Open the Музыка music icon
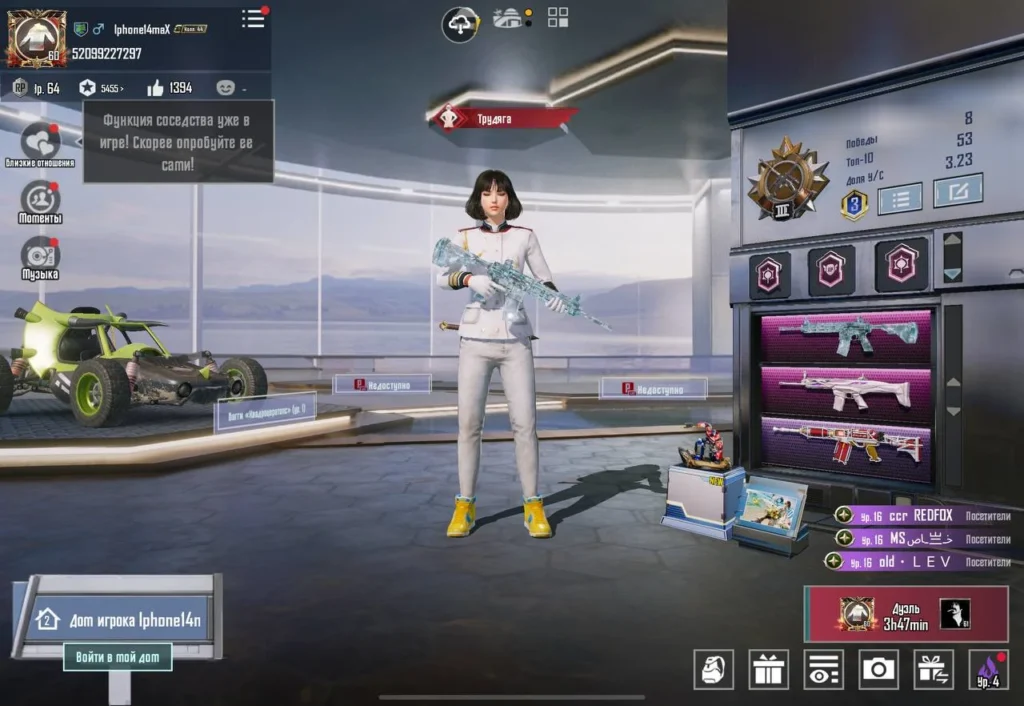Image resolution: width=1024 pixels, height=706 pixels. [x=40, y=256]
